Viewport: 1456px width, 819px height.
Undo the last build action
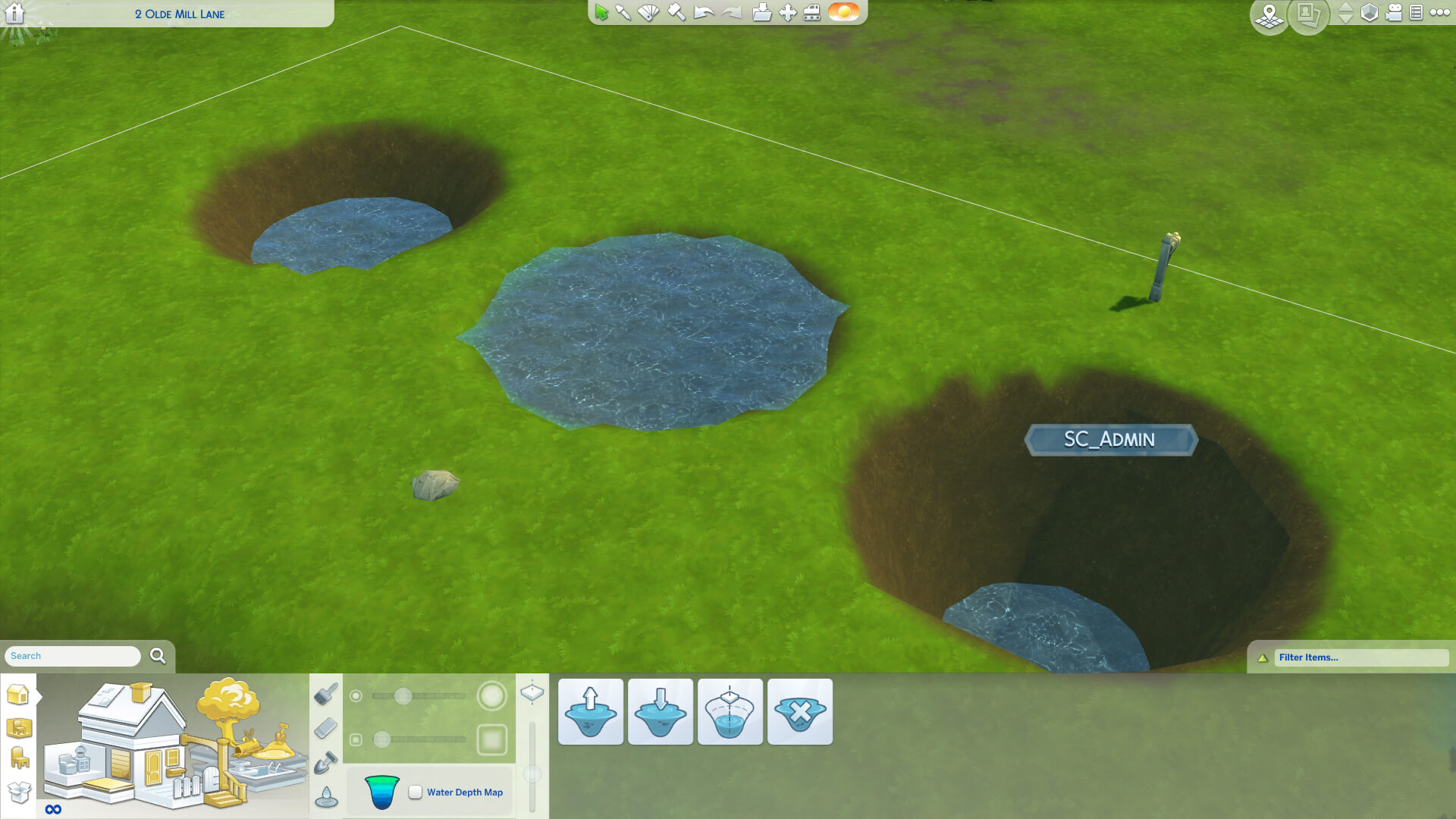coord(704,13)
